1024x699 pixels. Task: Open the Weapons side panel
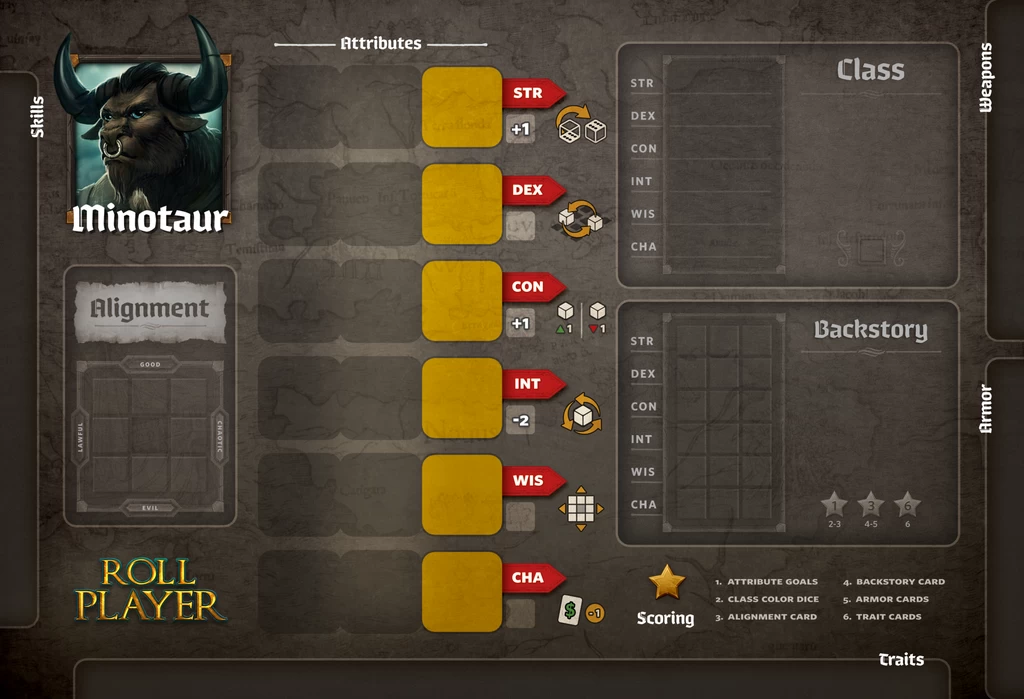tap(1005, 170)
